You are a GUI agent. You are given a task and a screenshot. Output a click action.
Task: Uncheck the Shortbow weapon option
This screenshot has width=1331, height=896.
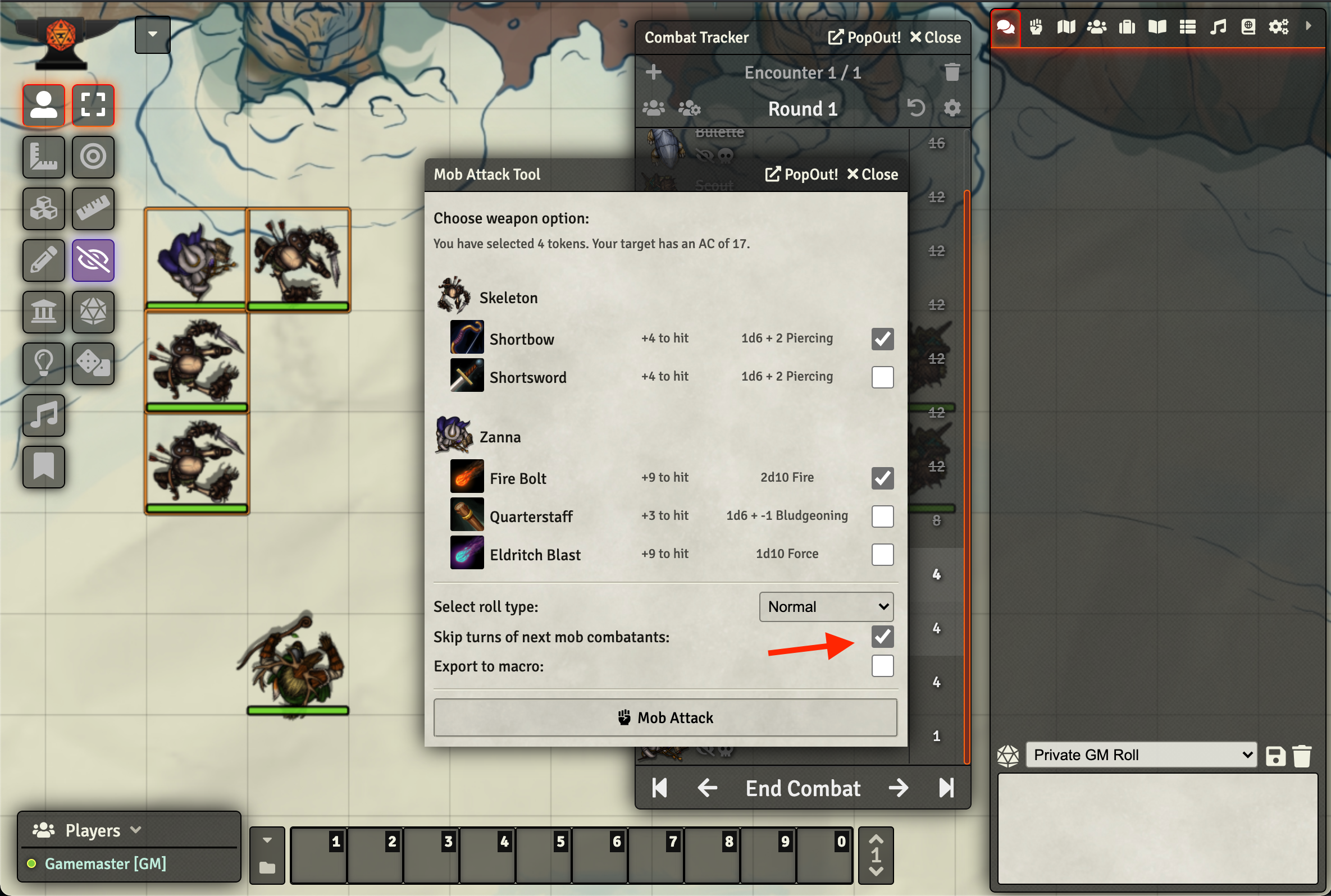[x=882, y=339]
